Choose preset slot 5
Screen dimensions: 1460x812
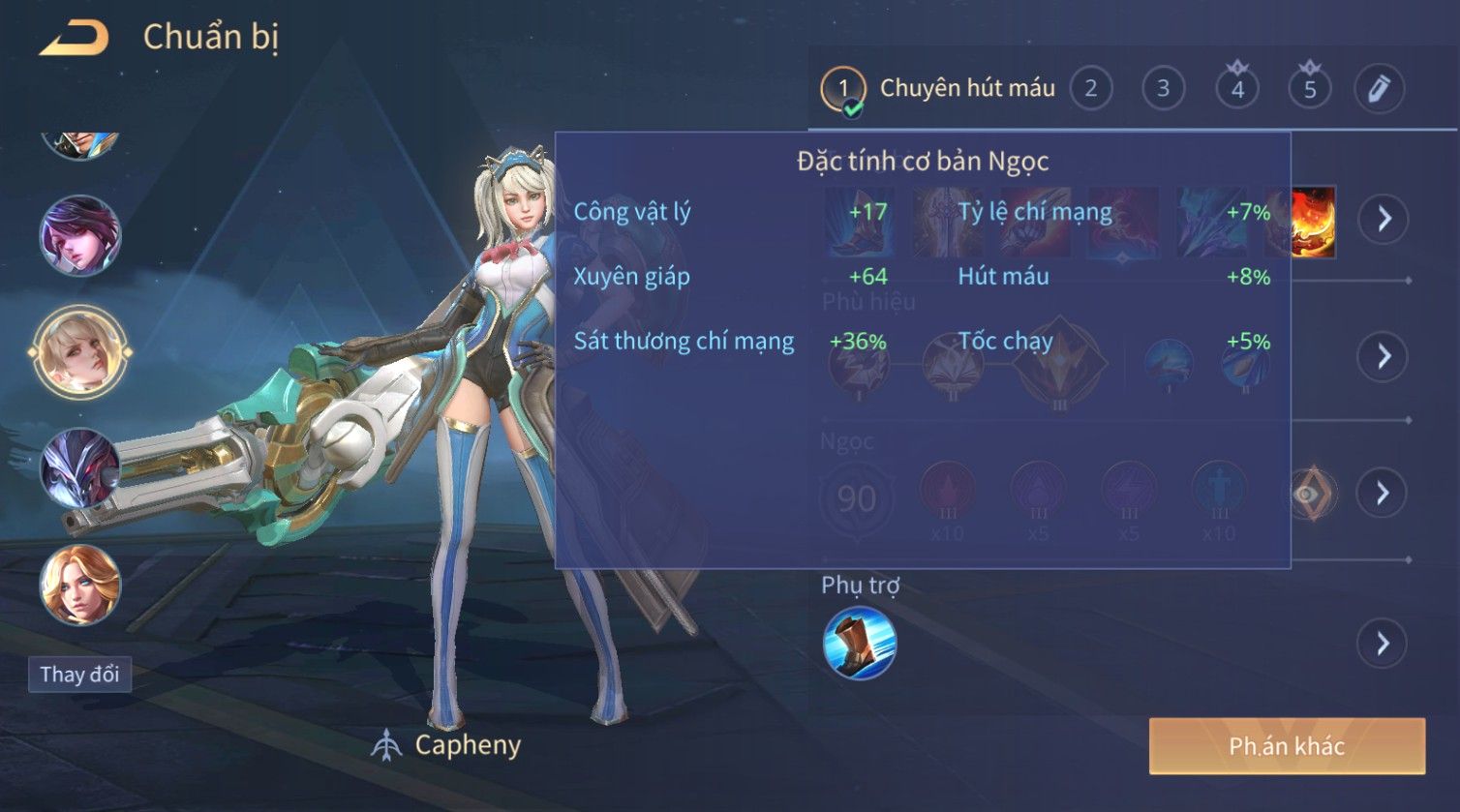click(x=1310, y=89)
